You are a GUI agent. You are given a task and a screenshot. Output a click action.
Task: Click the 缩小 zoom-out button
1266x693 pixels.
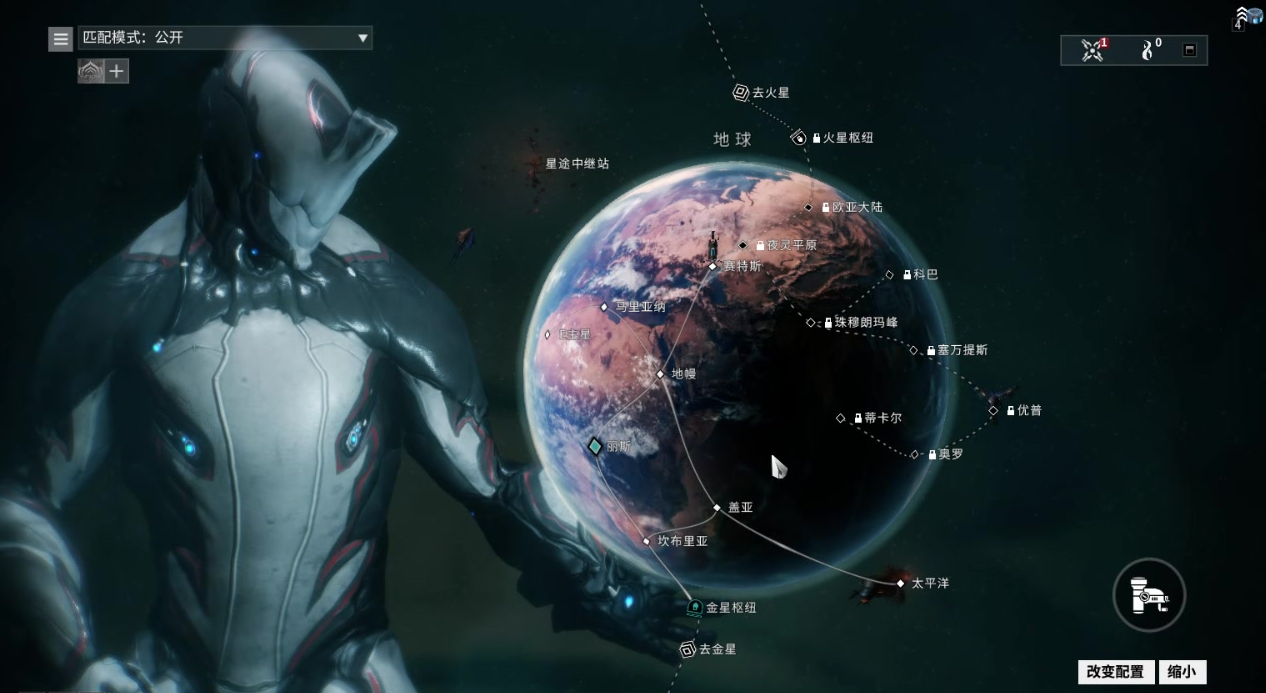(1182, 672)
